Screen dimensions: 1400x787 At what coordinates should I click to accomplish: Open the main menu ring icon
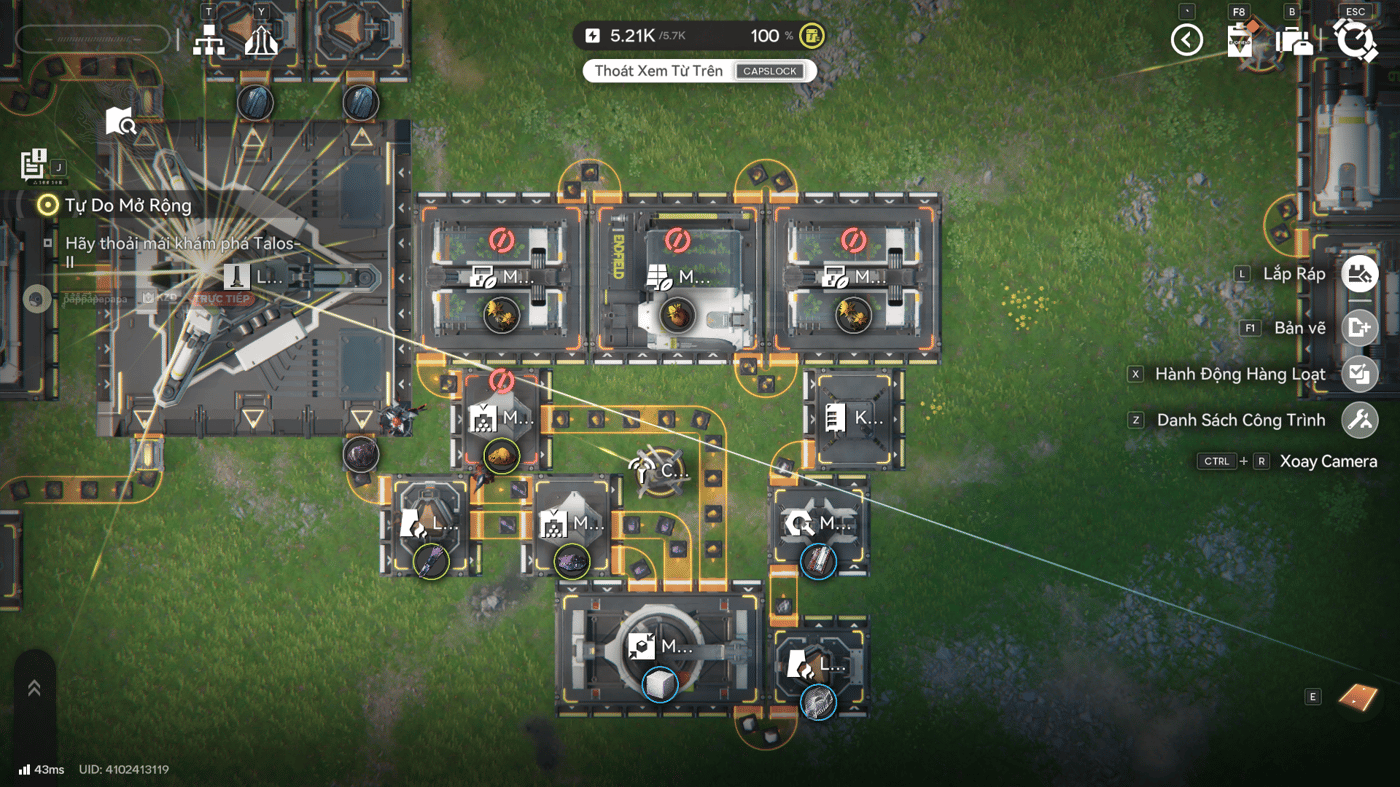[x=1355, y=40]
